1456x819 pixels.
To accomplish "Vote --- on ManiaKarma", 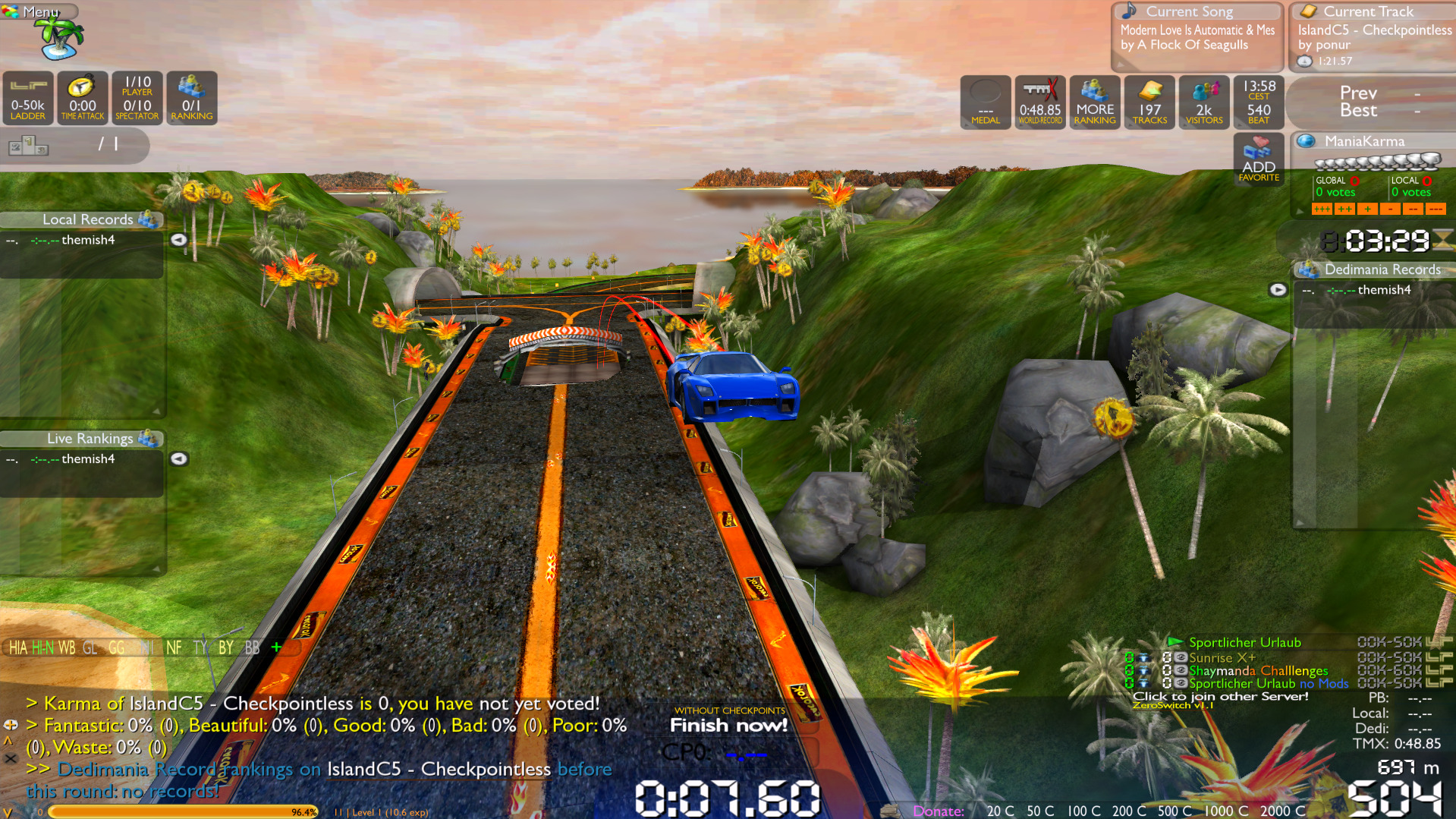I will coord(1436,209).
